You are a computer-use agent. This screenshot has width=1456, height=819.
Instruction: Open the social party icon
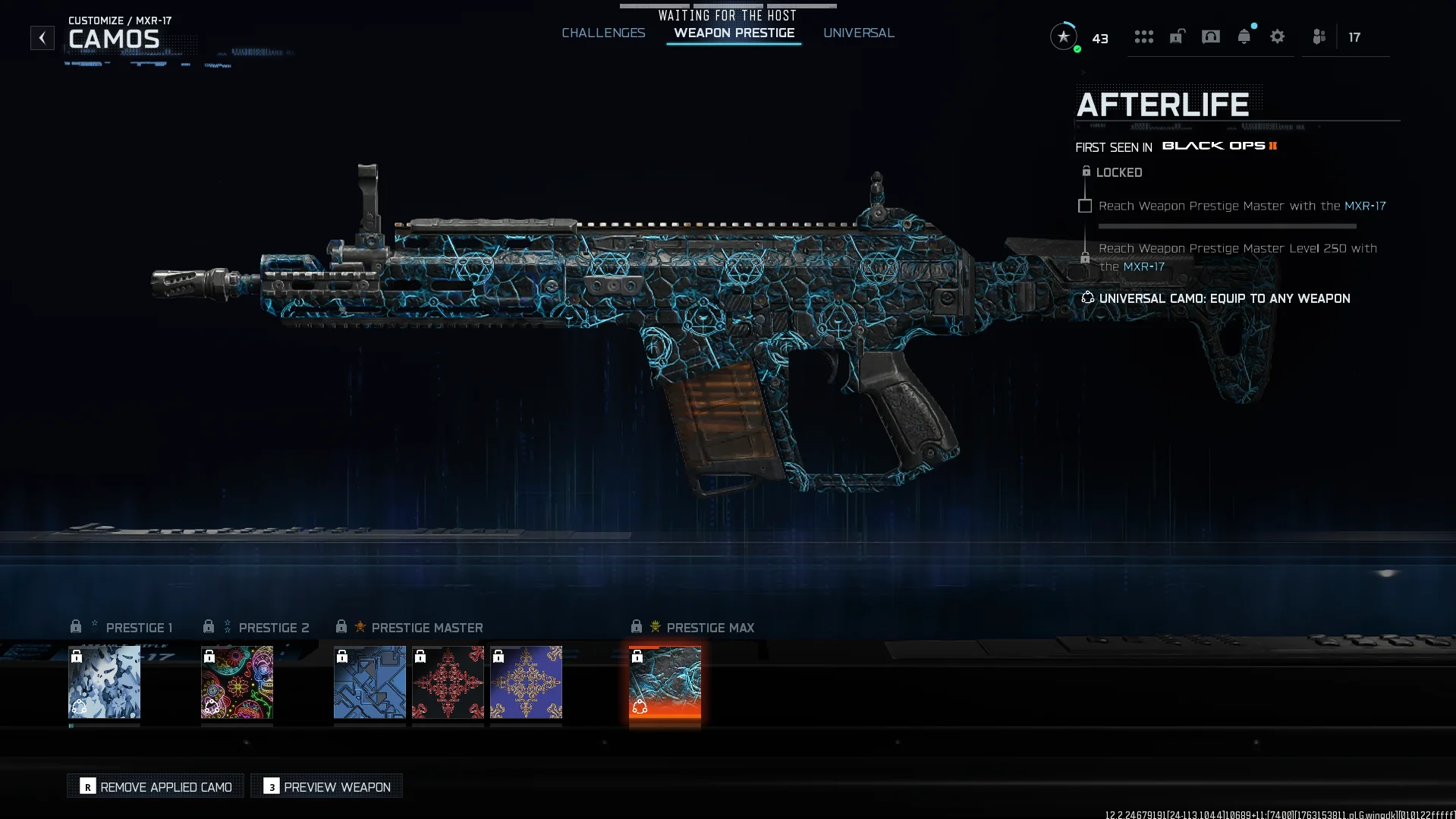point(1319,36)
